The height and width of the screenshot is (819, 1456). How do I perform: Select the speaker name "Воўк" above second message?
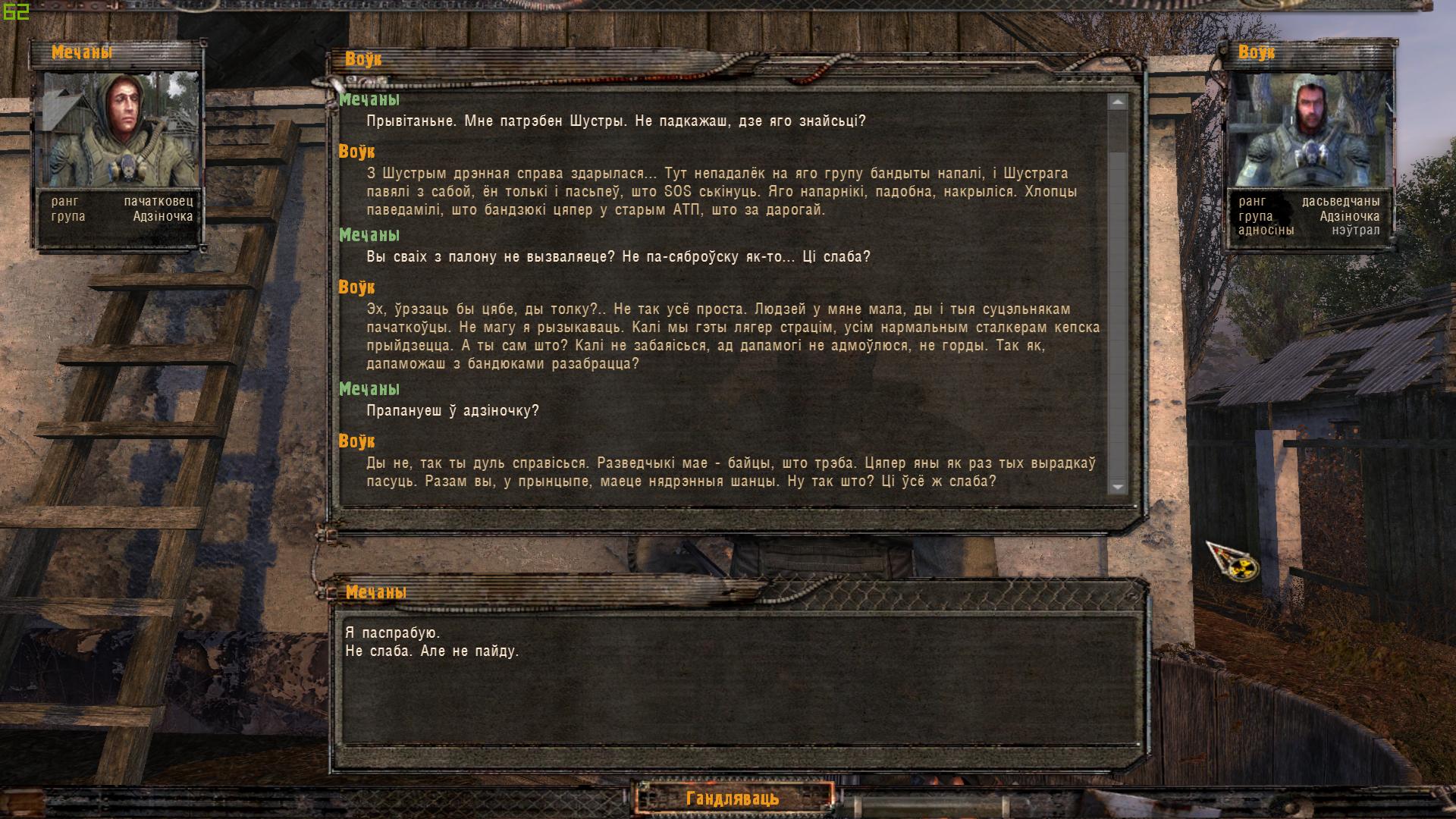click(x=360, y=150)
